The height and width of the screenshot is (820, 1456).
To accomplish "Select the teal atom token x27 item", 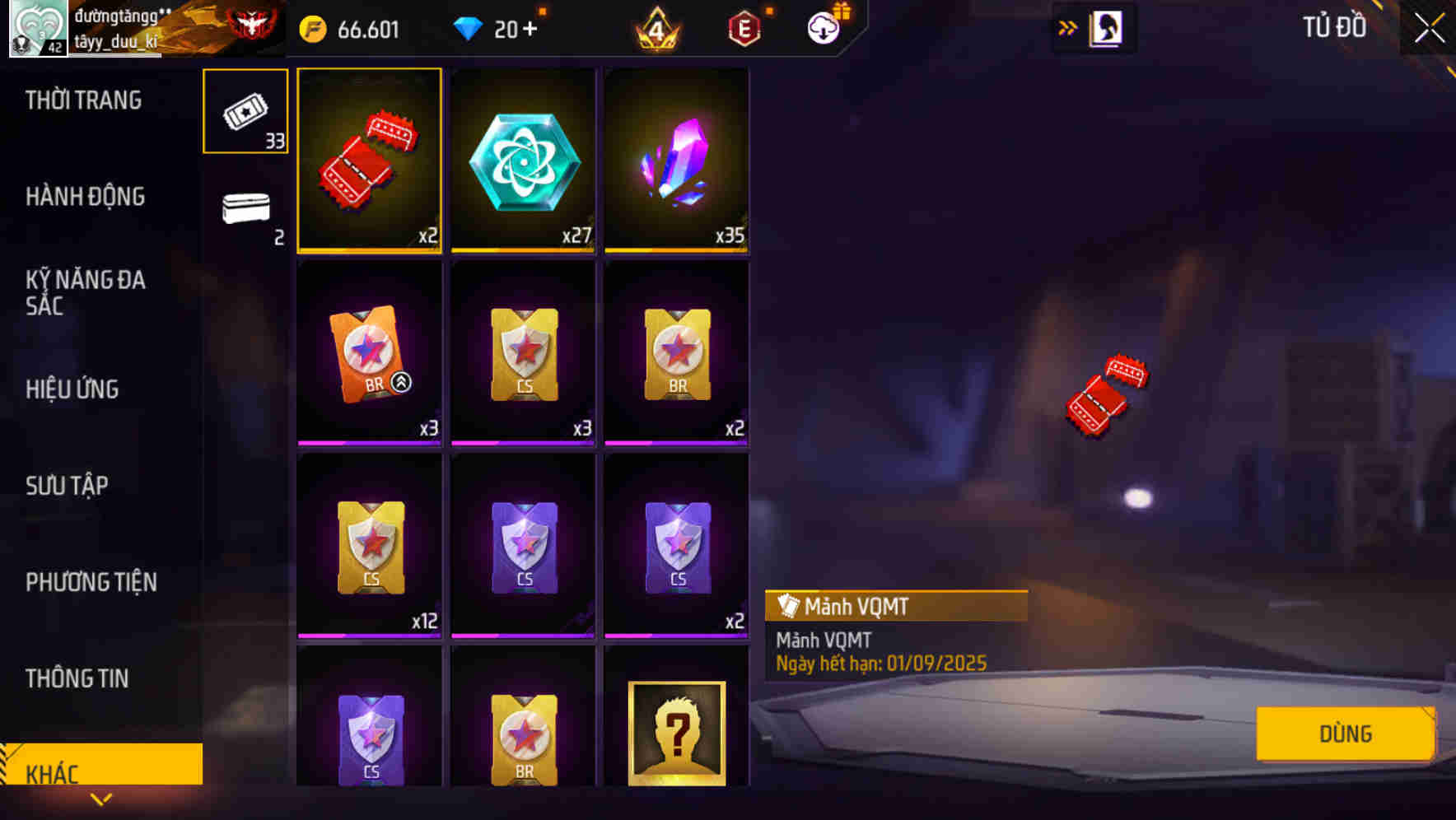I will coord(522,159).
